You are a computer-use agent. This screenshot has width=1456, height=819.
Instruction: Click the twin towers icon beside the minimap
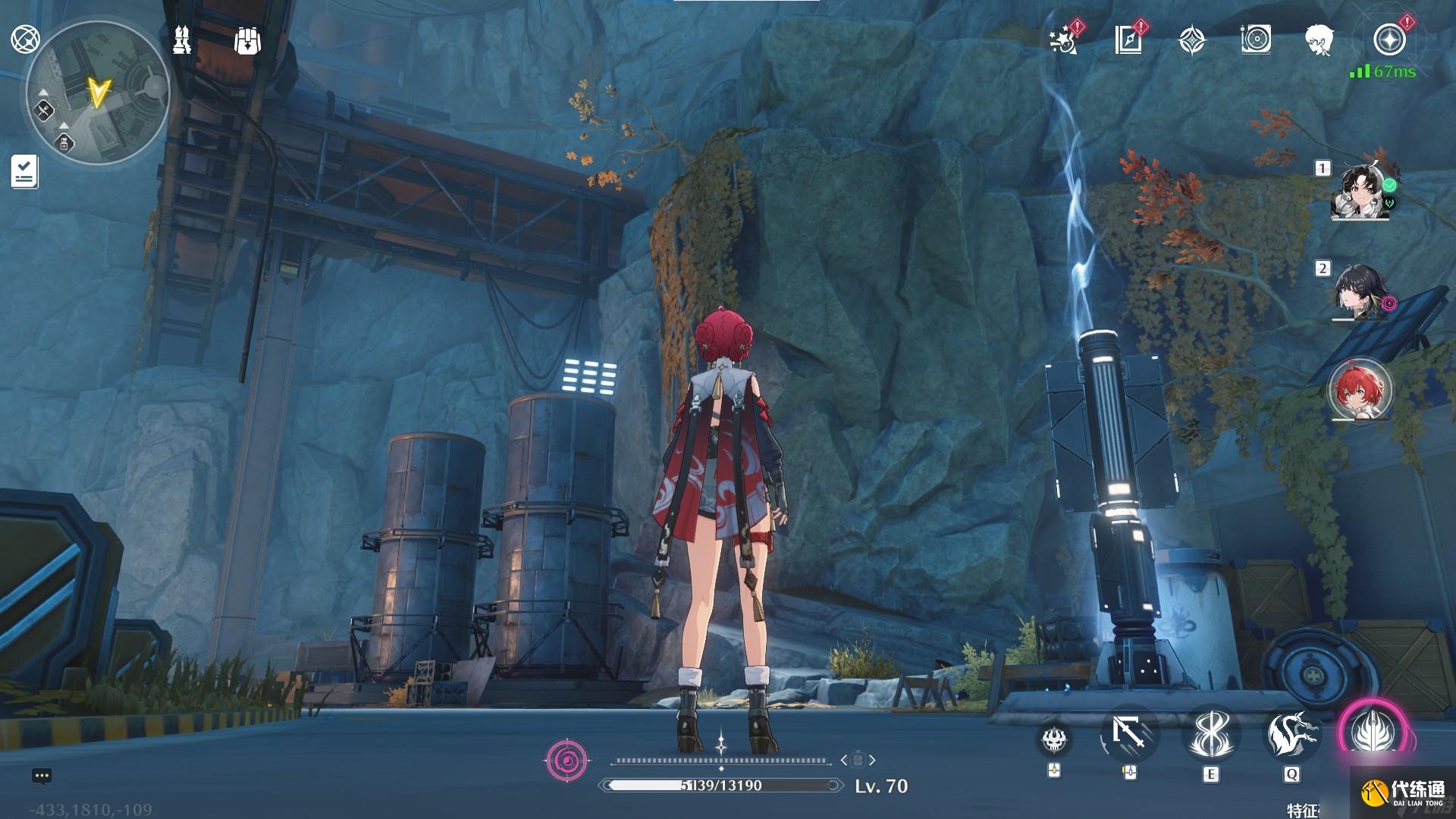coord(181,40)
